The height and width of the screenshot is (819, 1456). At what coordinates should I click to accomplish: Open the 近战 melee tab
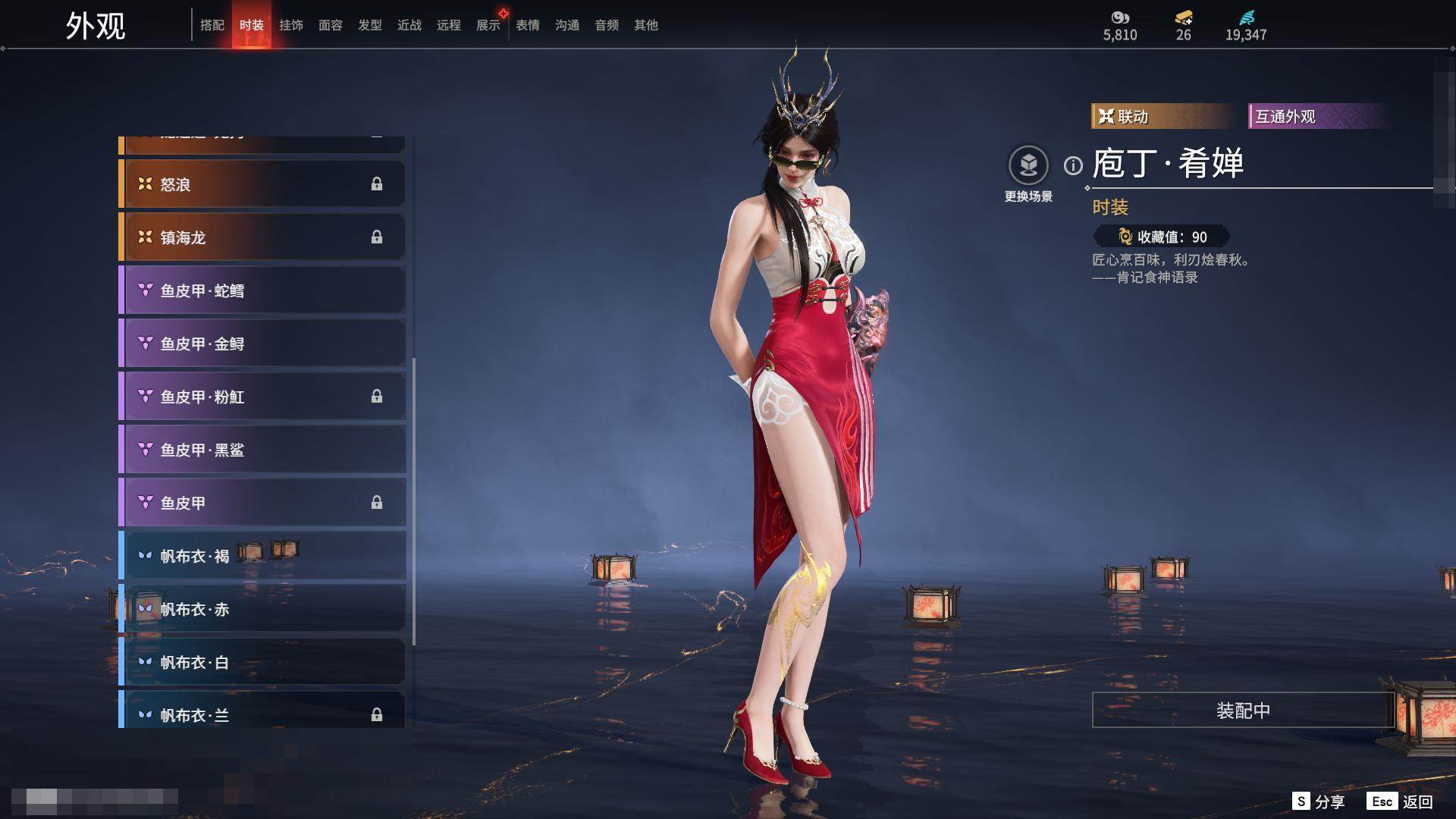pos(409,25)
